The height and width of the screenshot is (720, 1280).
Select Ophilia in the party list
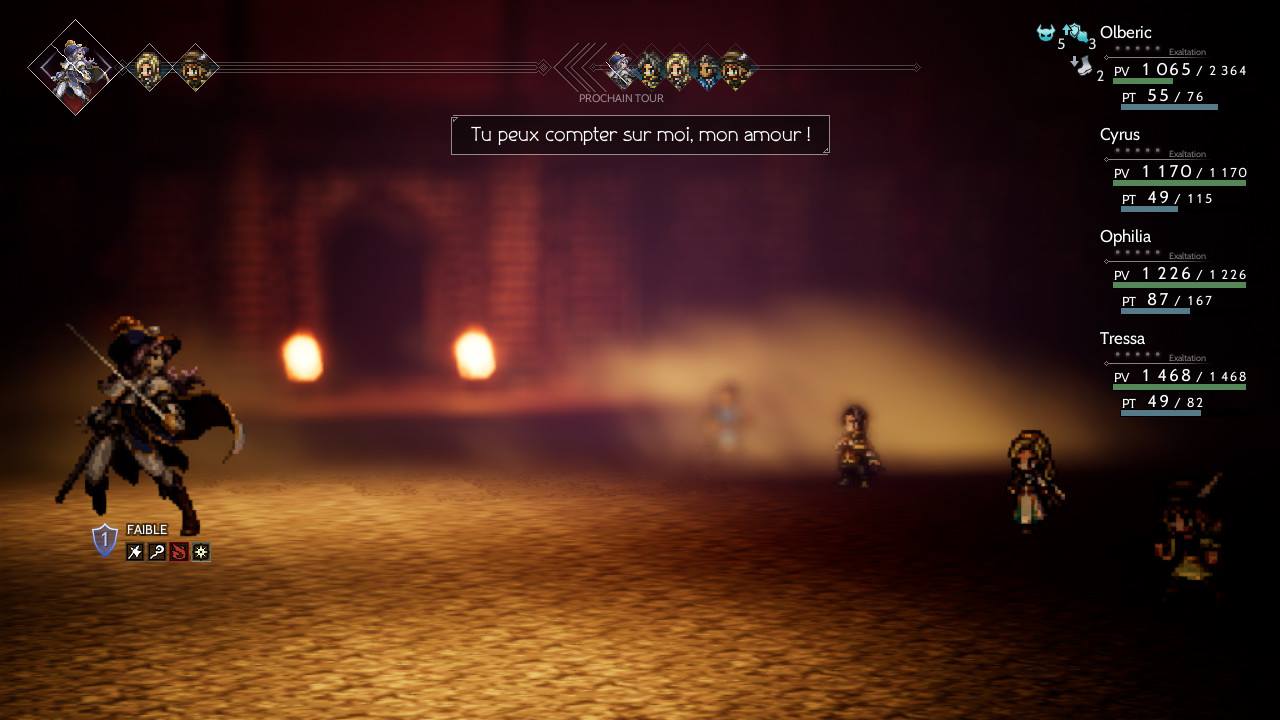[x=1125, y=237]
